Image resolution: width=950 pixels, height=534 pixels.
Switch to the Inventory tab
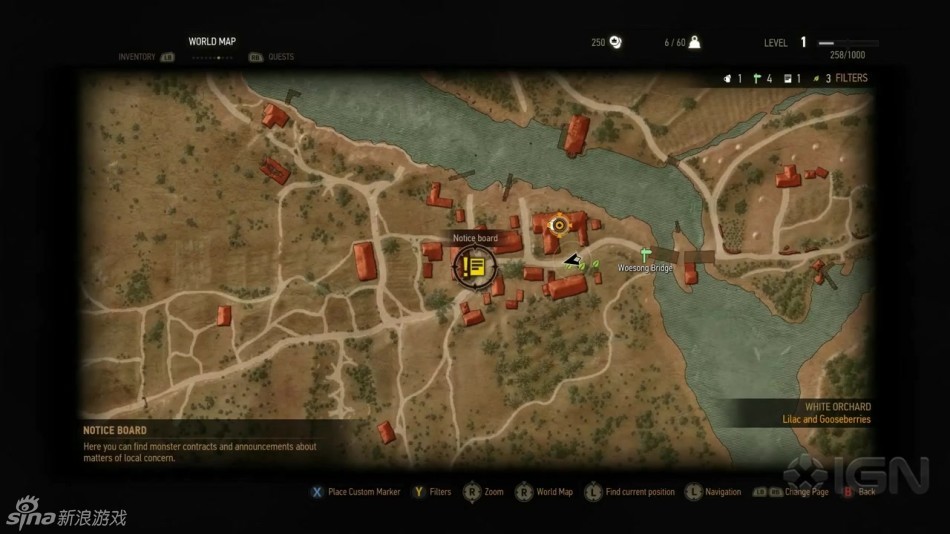tap(137, 57)
